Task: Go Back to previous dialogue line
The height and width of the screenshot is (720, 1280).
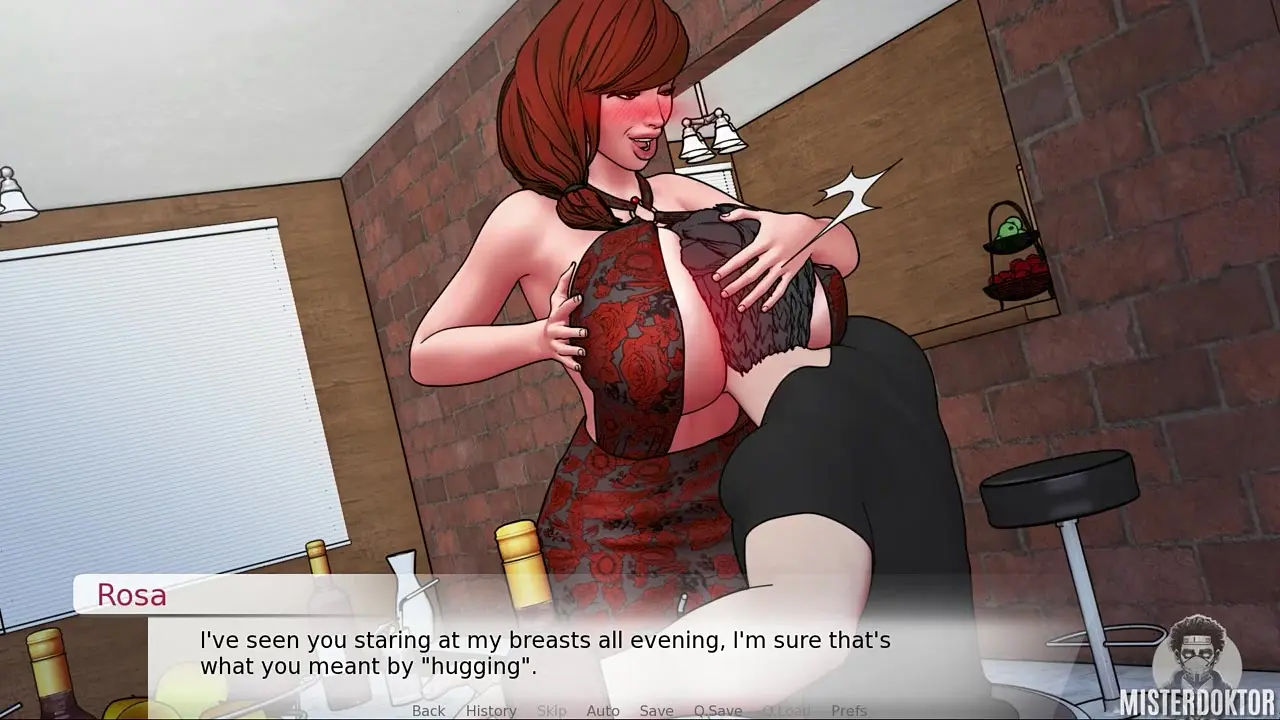Action: pos(428,711)
